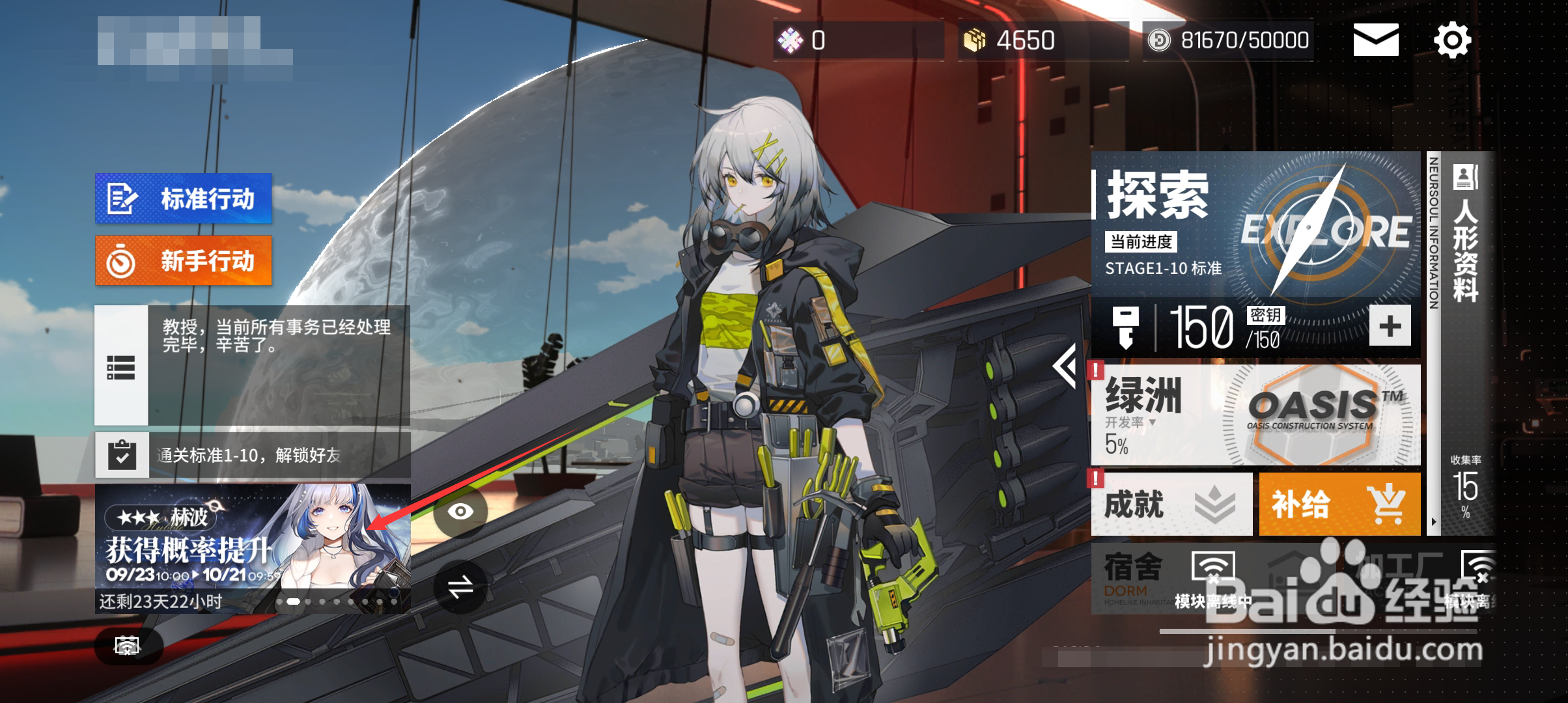Image resolution: width=1568 pixels, height=703 pixels.
Task: Open the gear settings menu
Action: tap(1452, 41)
